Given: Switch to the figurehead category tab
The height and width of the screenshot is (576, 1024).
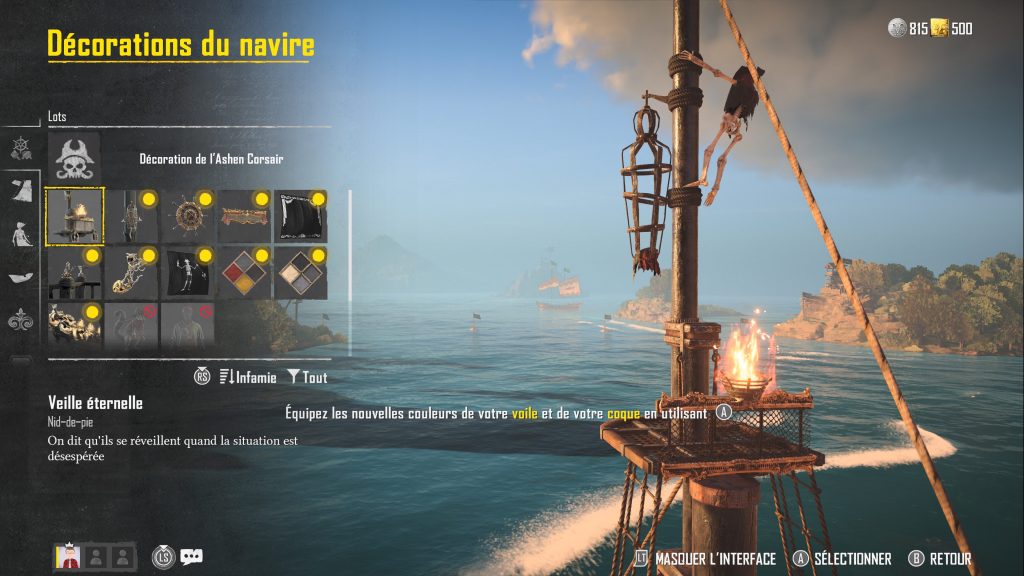Looking at the screenshot, I should (x=20, y=236).
